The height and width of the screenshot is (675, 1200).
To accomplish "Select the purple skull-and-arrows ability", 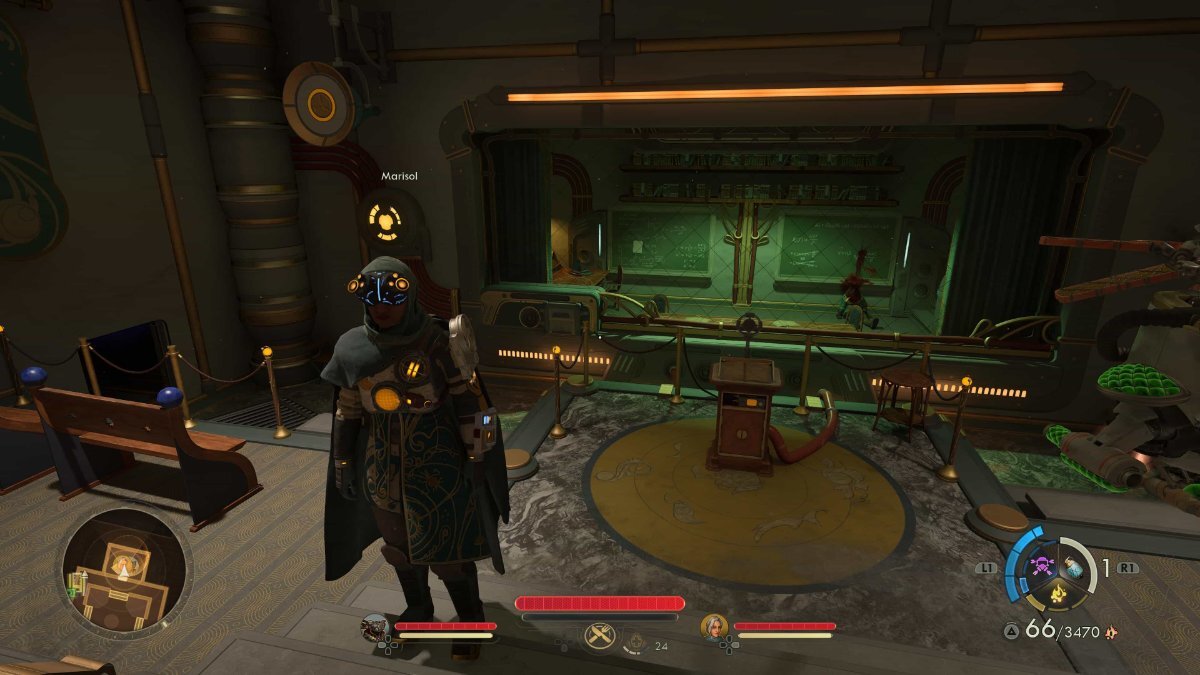I will tap(1041, 566).
